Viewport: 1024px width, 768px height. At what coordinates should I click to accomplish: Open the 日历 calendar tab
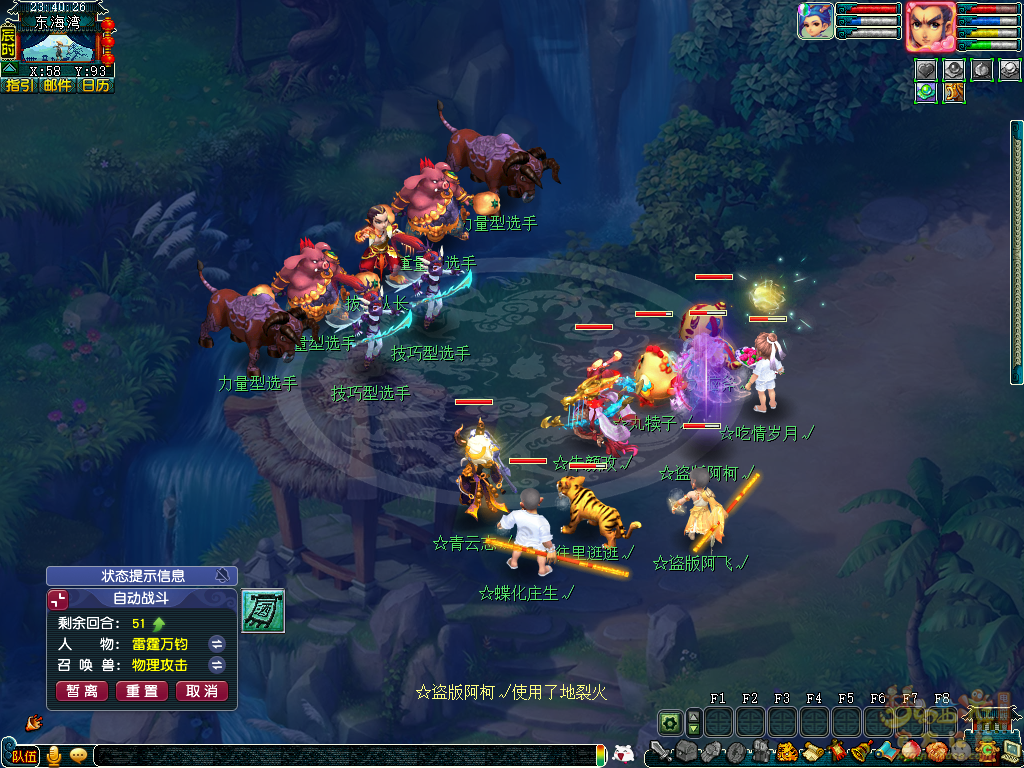96,86
